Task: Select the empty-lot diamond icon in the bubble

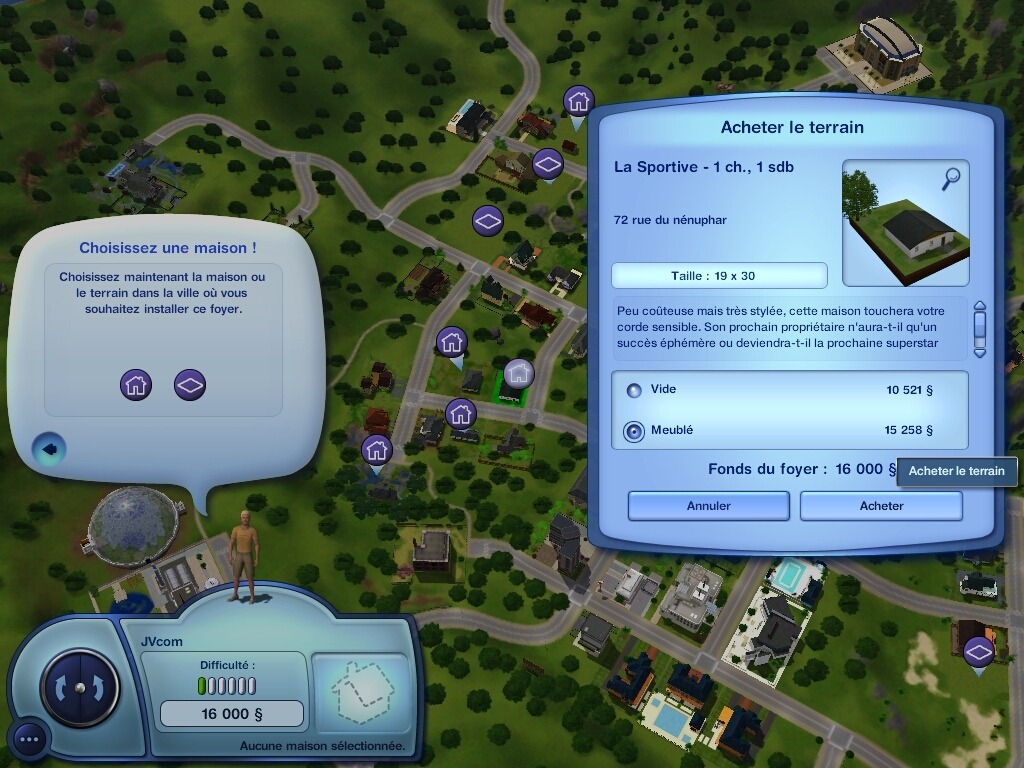Action: tap(190, 384)
